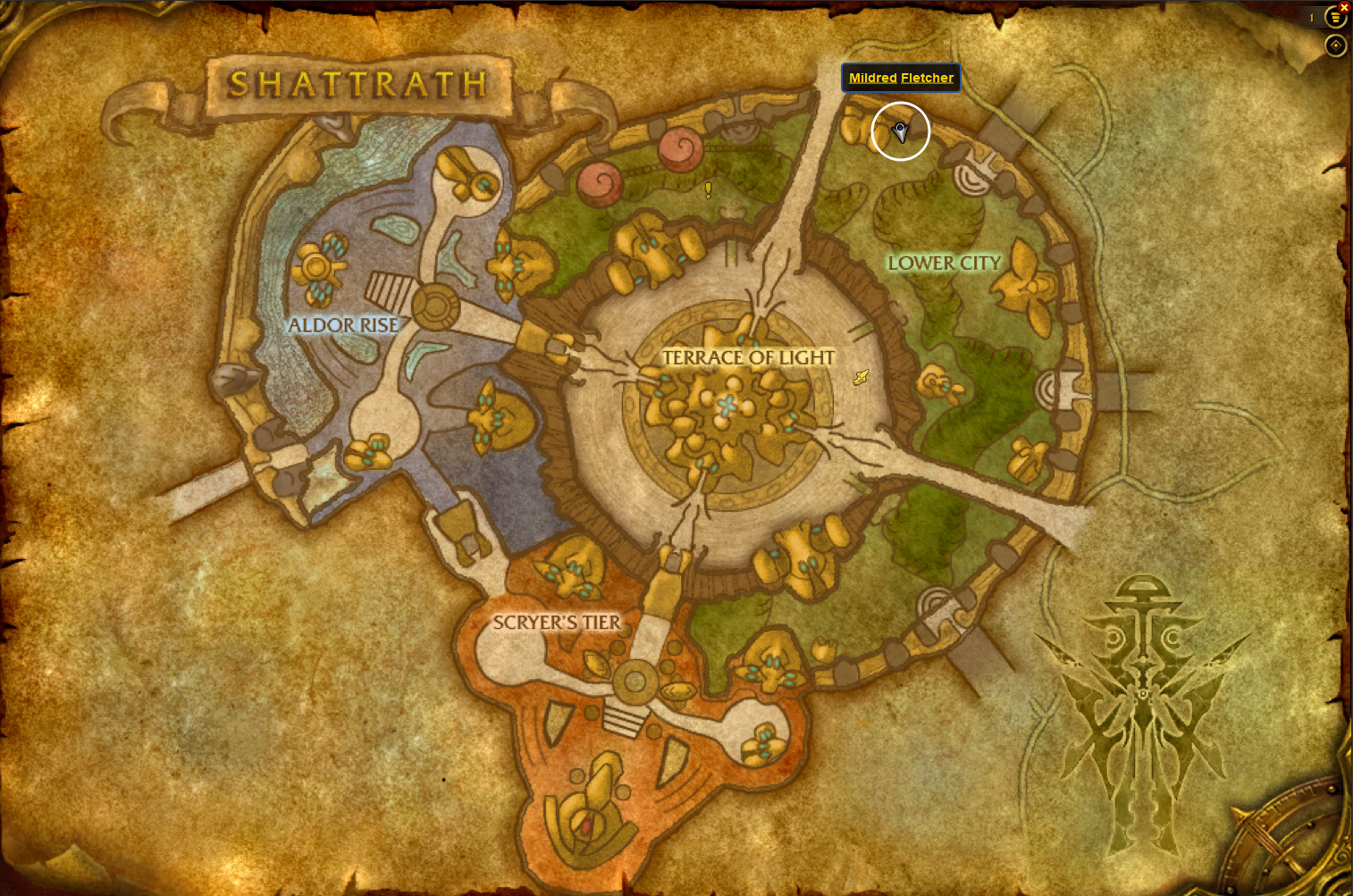Click the yellow exclamation quest marker

click(707, 189)
